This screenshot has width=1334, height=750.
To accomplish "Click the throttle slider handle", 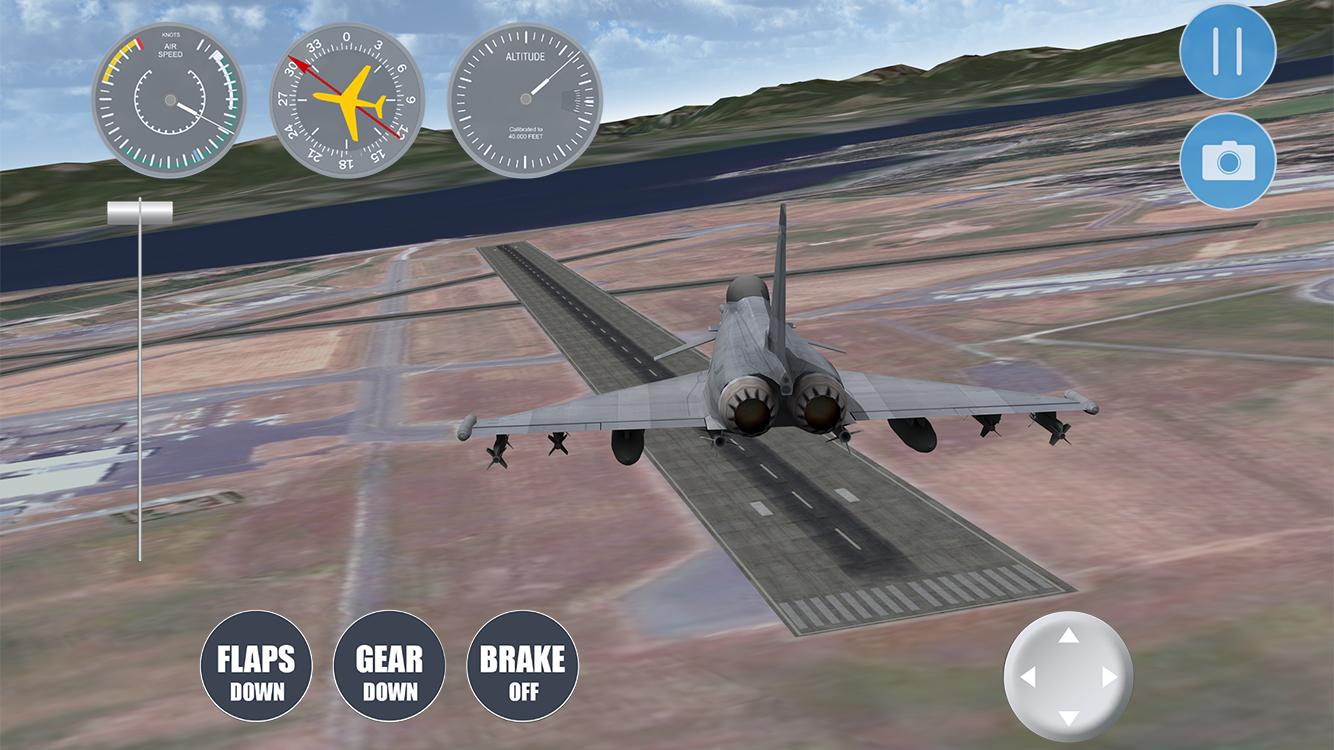I will pyautogui.click(x=140, y=211).
